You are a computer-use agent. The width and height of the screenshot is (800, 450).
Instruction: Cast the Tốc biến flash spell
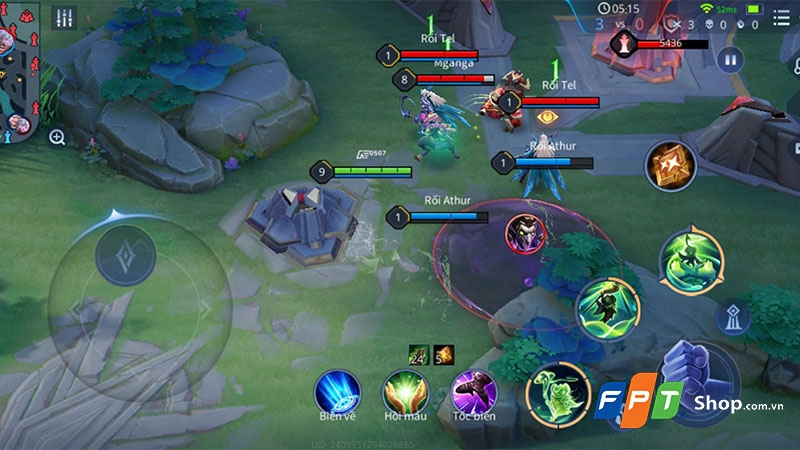476,392
